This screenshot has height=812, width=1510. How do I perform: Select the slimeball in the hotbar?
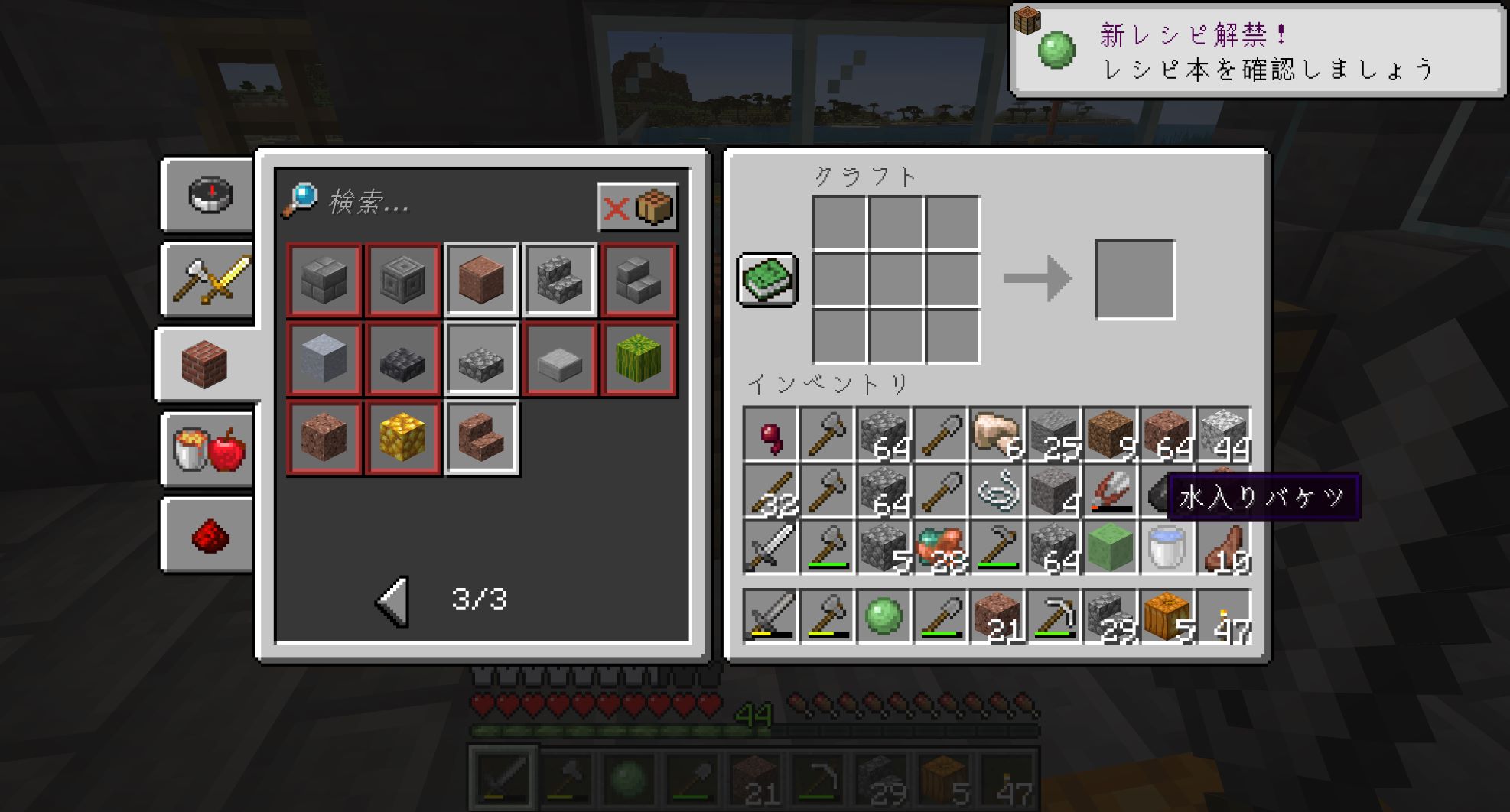(x=884, y=616)
